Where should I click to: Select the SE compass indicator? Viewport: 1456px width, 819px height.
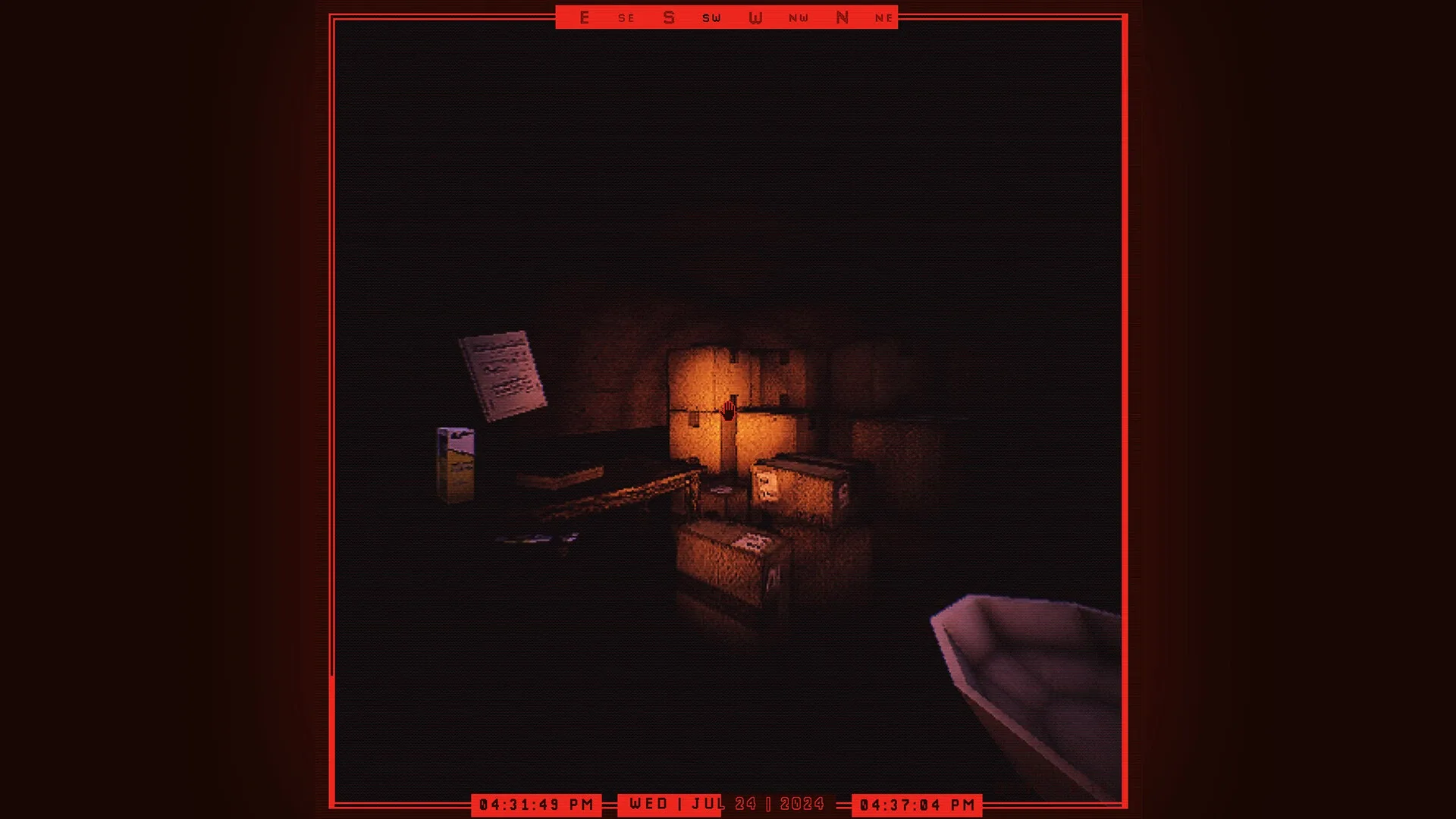click(626, 17)
